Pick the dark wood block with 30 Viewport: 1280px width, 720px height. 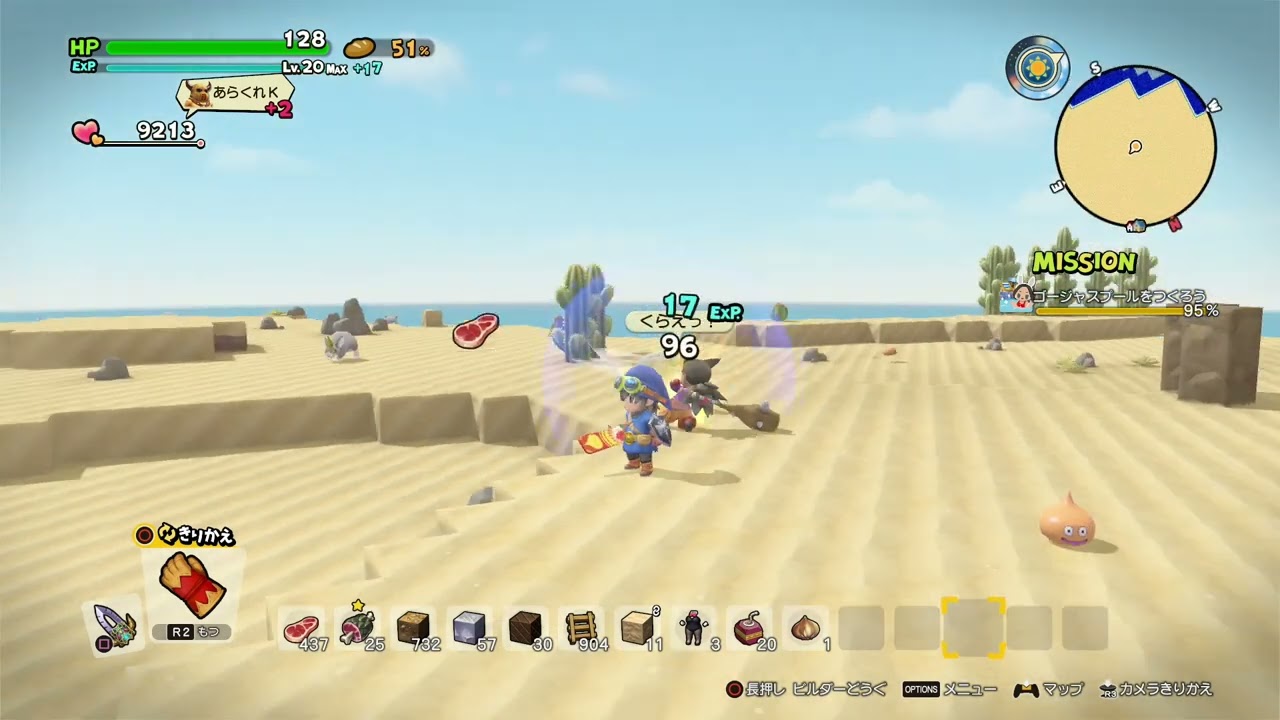pyautogui.click(x=524, y=628)
